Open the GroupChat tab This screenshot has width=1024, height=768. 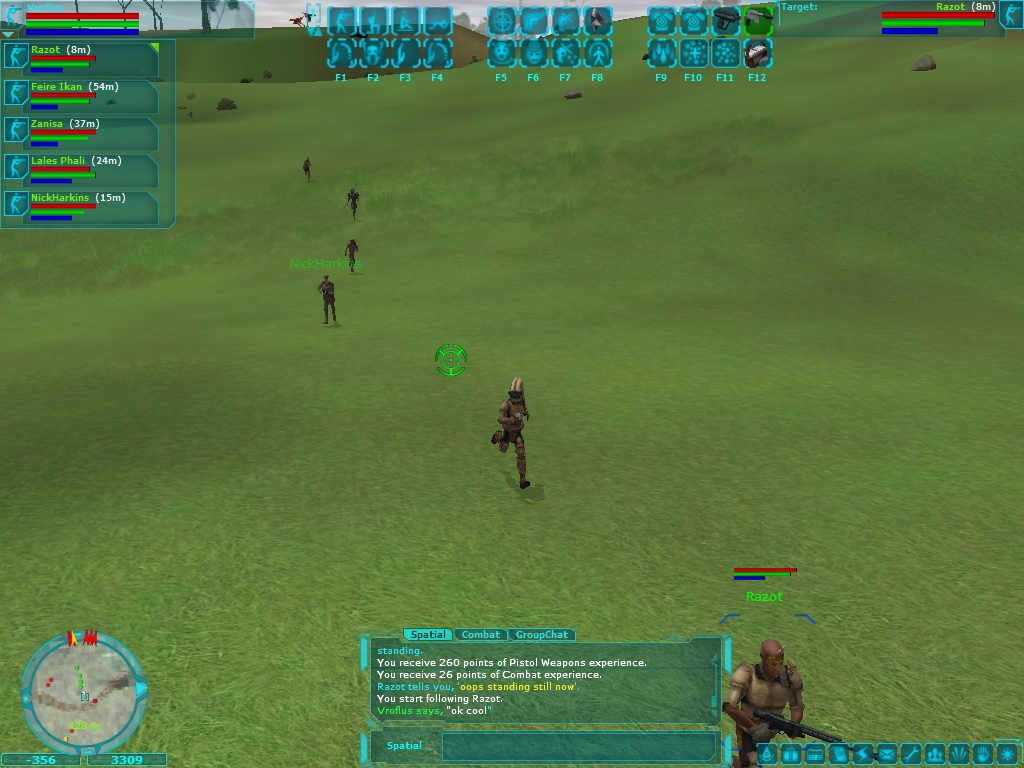pyautogui.click(x=542, y=635)
